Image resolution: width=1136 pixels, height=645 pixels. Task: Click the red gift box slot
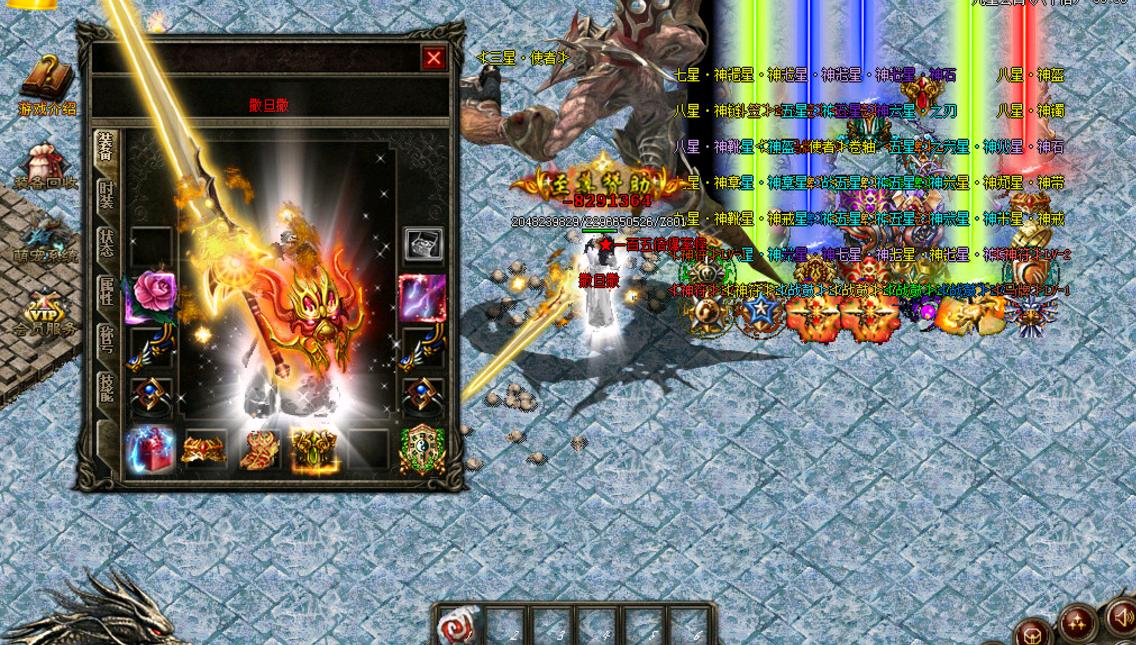(x=151, y=450)
